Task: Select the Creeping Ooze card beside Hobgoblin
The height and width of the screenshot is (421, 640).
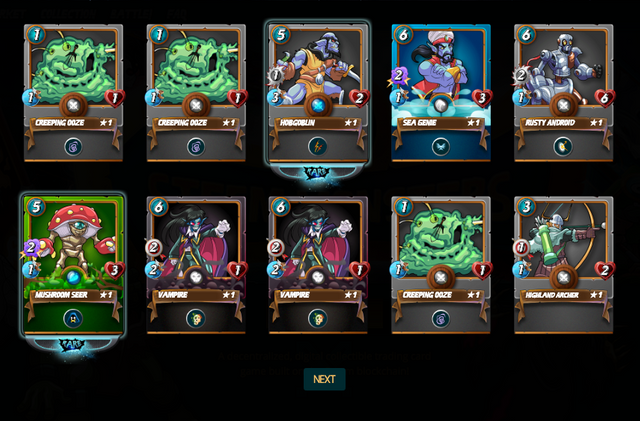Action: pyautogui.click(x=196, y=92)
